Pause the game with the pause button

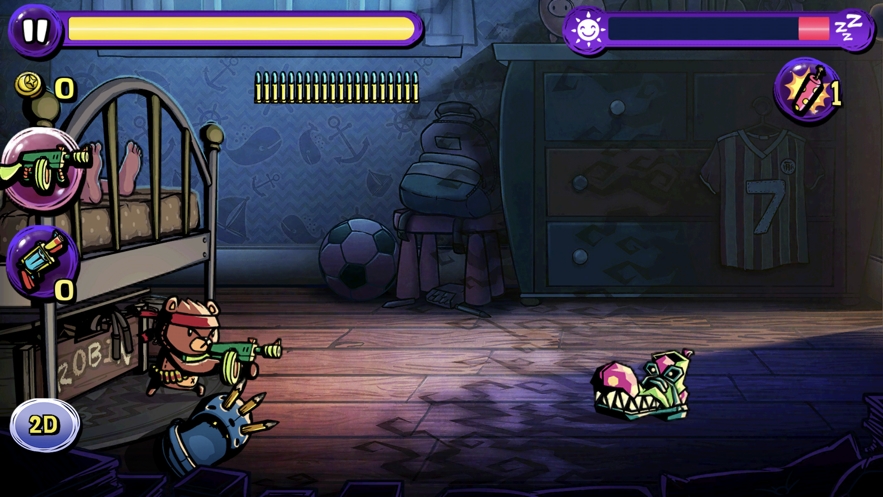(x=34, y=30)
